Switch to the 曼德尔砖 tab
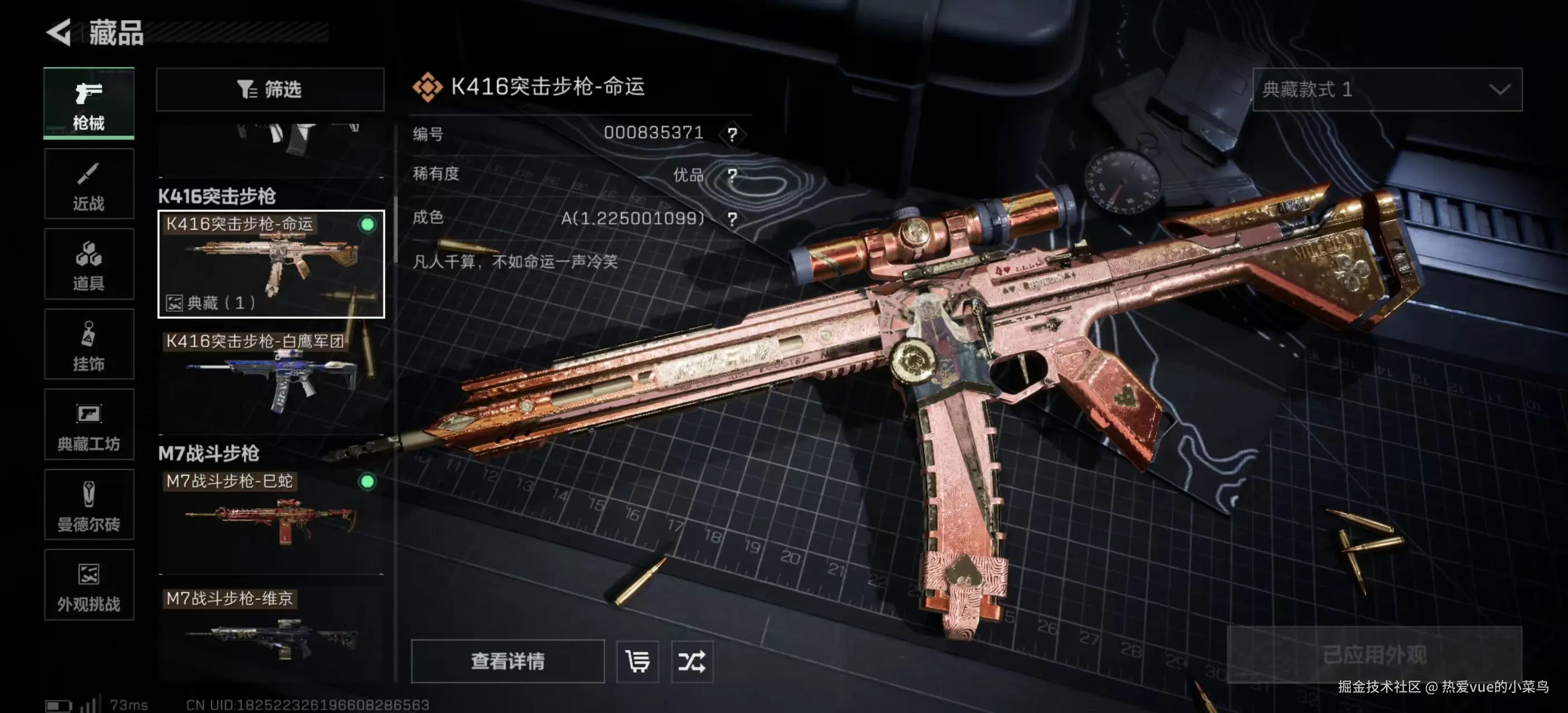1568x713 pixels. pyautogui.click(x=89, y=505)
